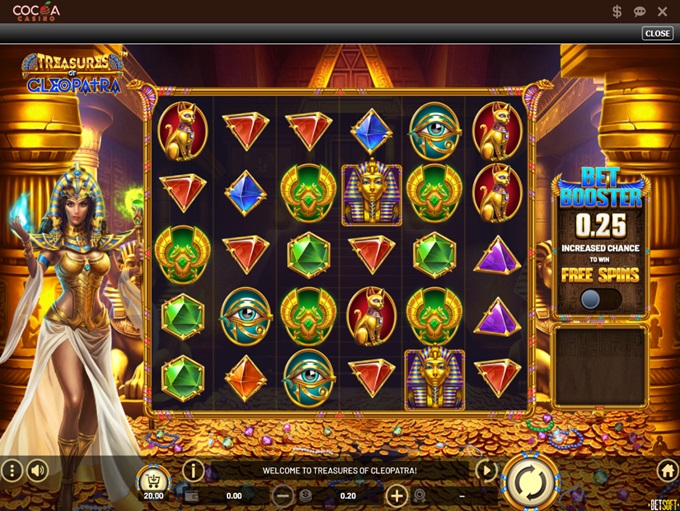
Task: Click the CLOSE button
Action: 657,33
